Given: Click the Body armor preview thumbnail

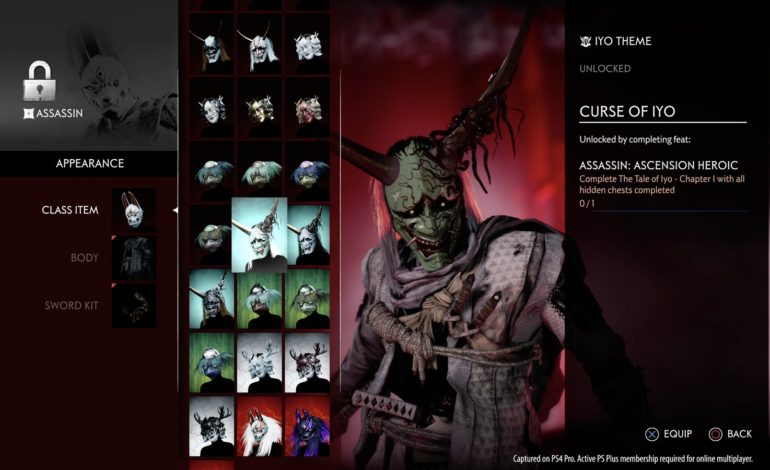Looking at the screenshot, I should click(134, 258).
